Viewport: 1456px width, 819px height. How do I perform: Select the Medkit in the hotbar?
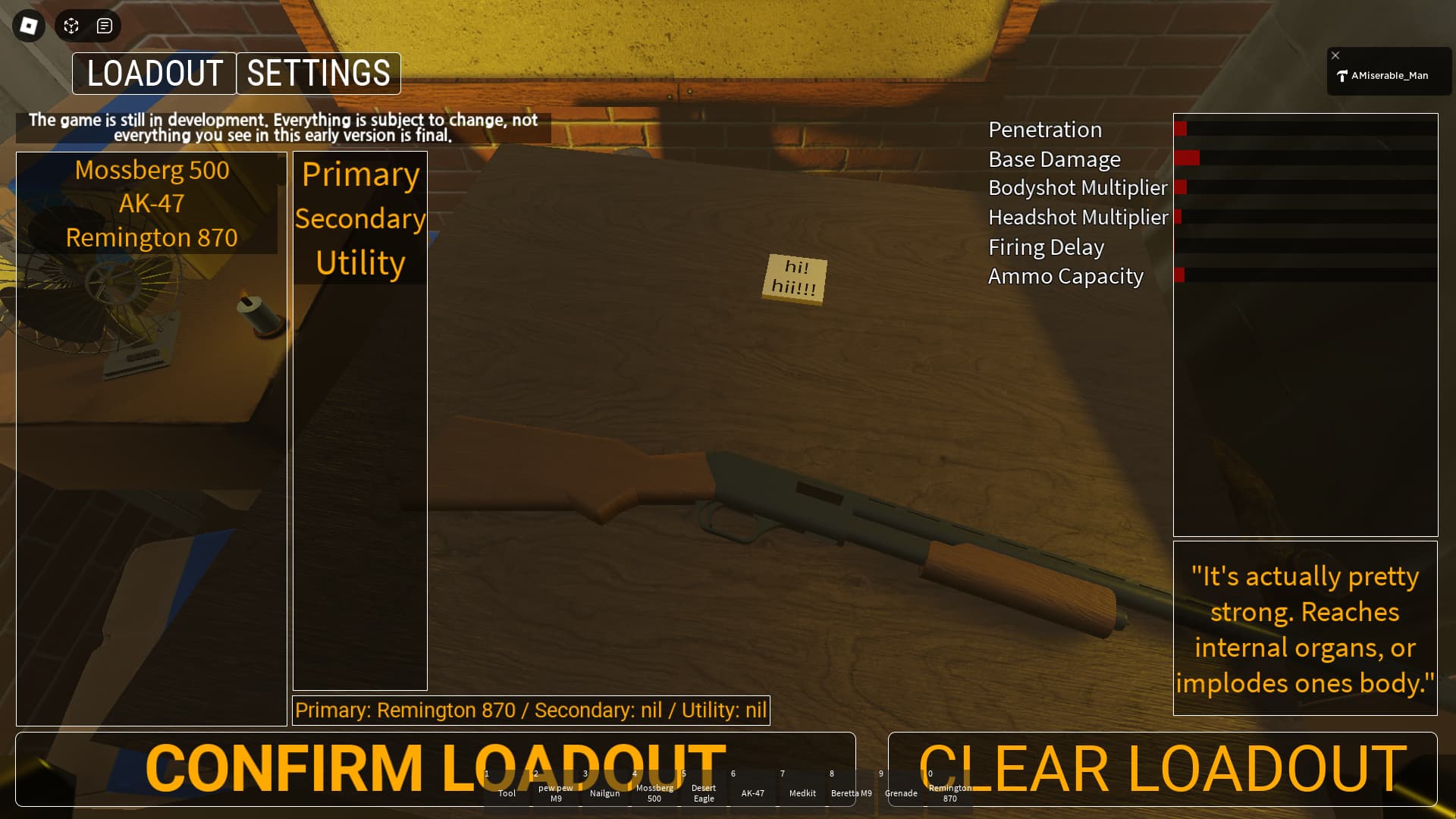pos(802,792)
